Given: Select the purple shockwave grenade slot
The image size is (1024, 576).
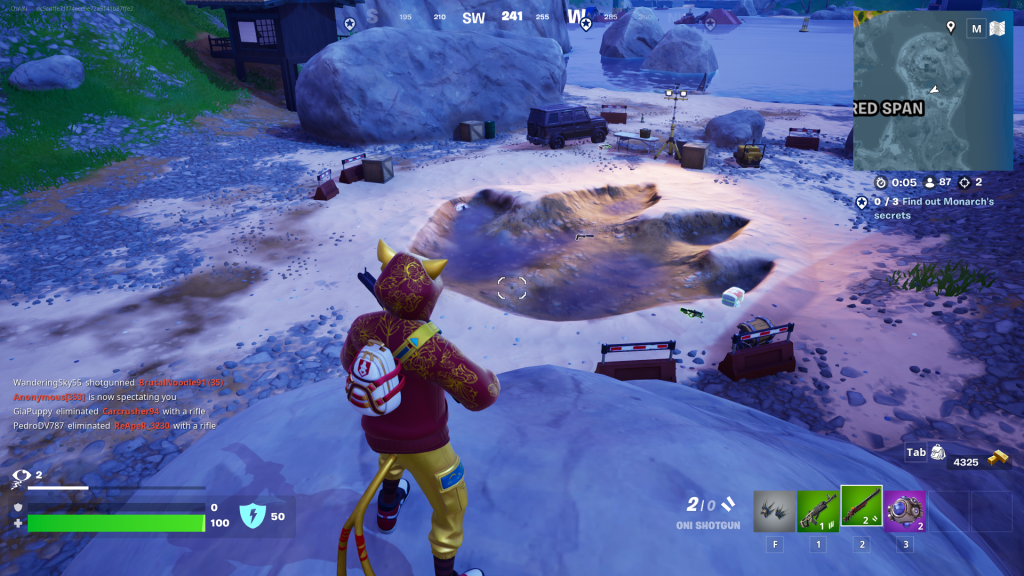Looking at the screenshot, I should pos(904,511).
